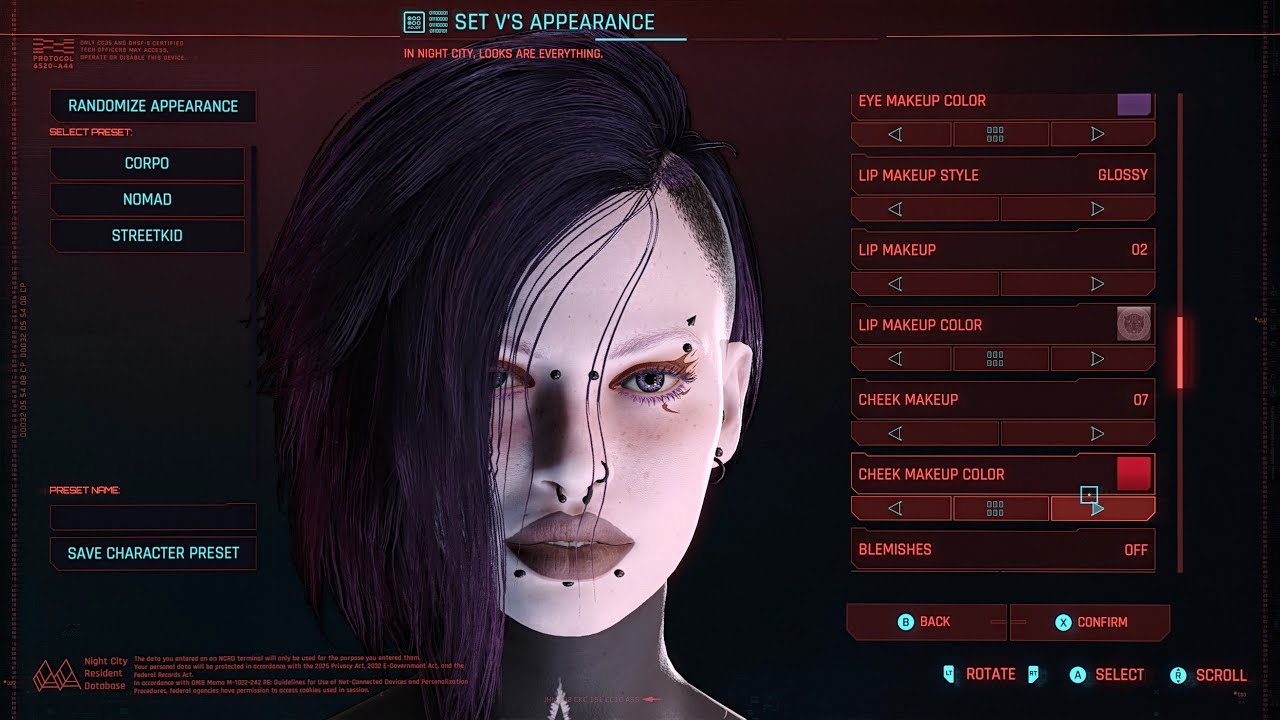Click the A button icon beside Select
The image size is (1280, 720).
[x=1078, y=674]
